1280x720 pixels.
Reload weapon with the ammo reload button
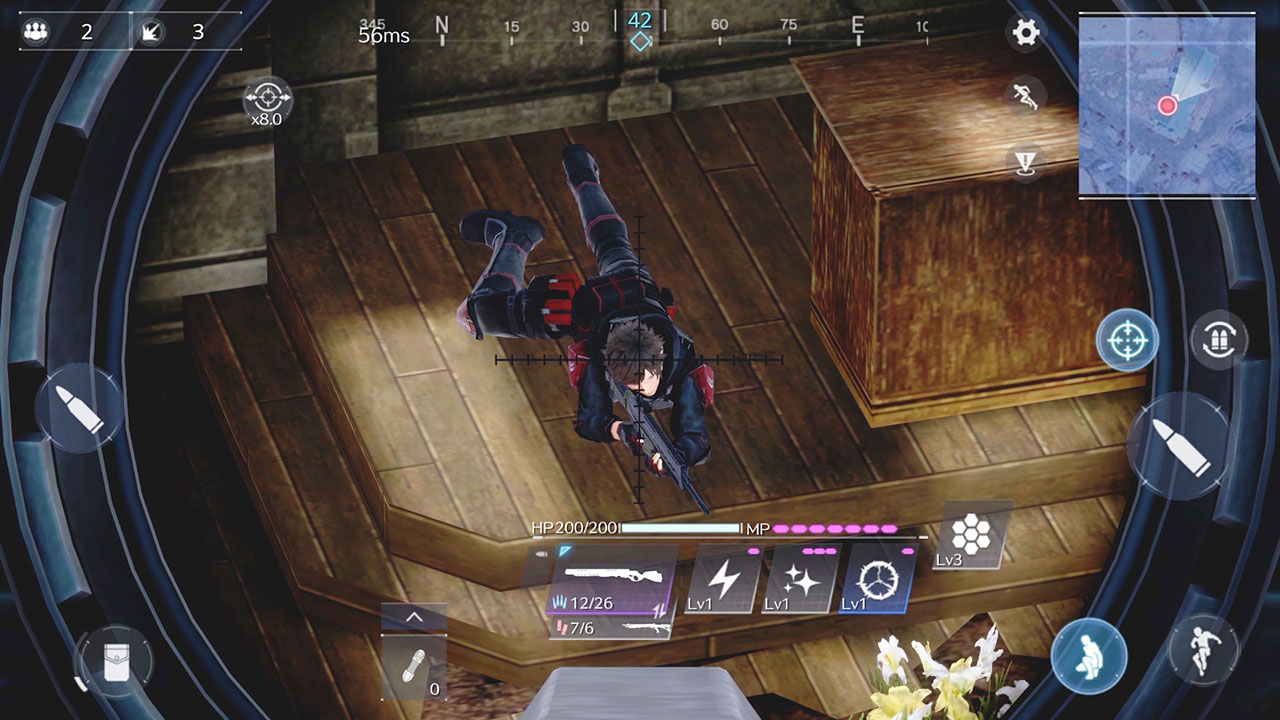click(1219, 340)
